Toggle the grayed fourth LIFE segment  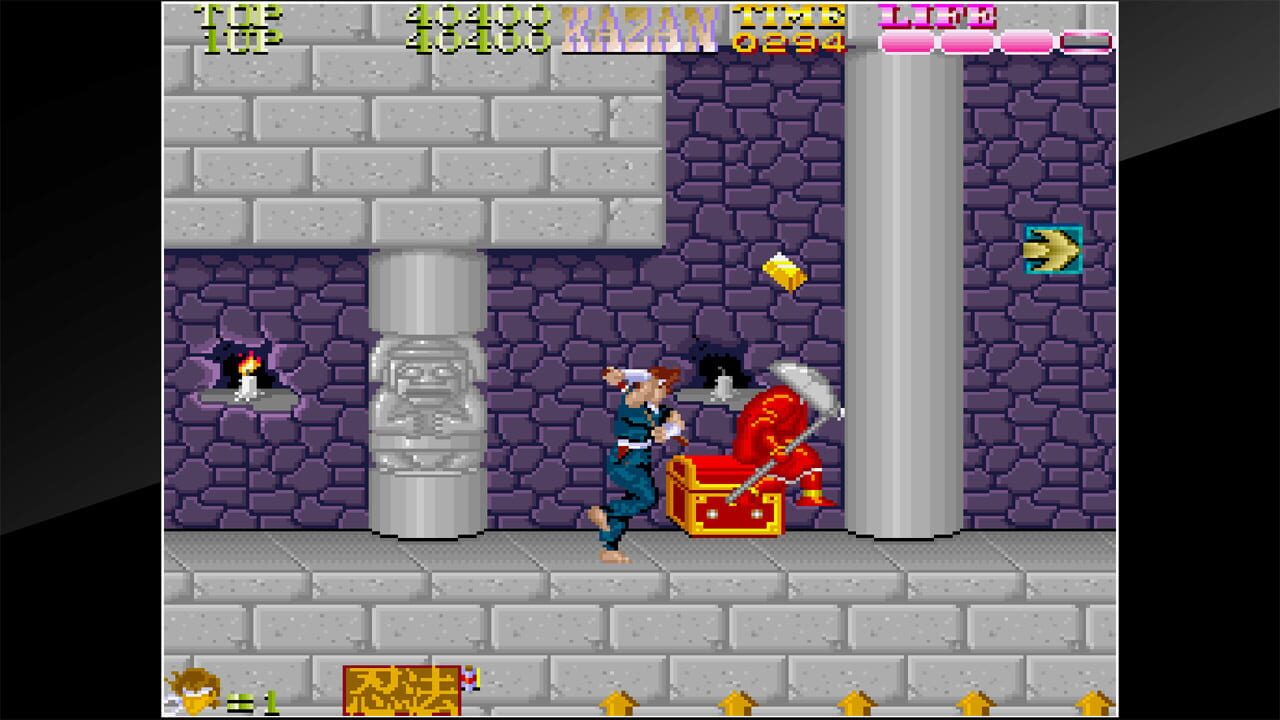point(1088,40)
